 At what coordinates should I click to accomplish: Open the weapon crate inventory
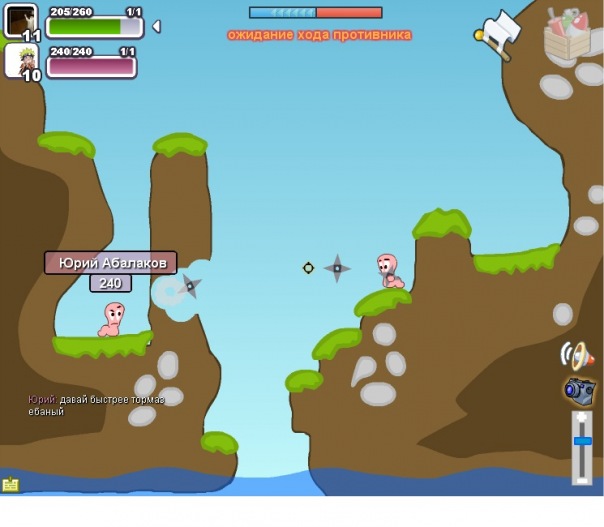pos(566,34)
